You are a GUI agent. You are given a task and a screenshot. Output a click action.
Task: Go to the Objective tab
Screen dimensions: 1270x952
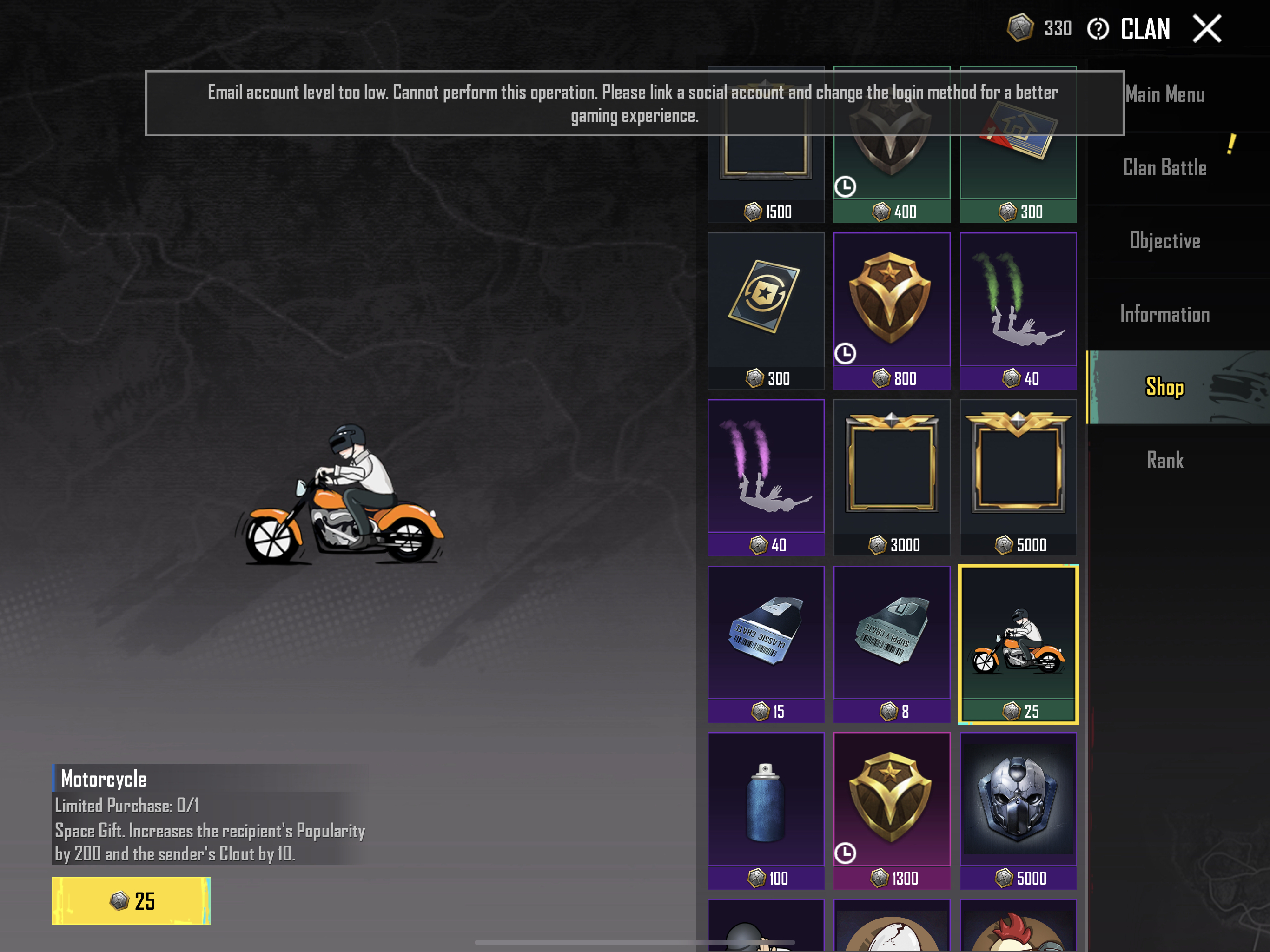(x=1164, y=241)
